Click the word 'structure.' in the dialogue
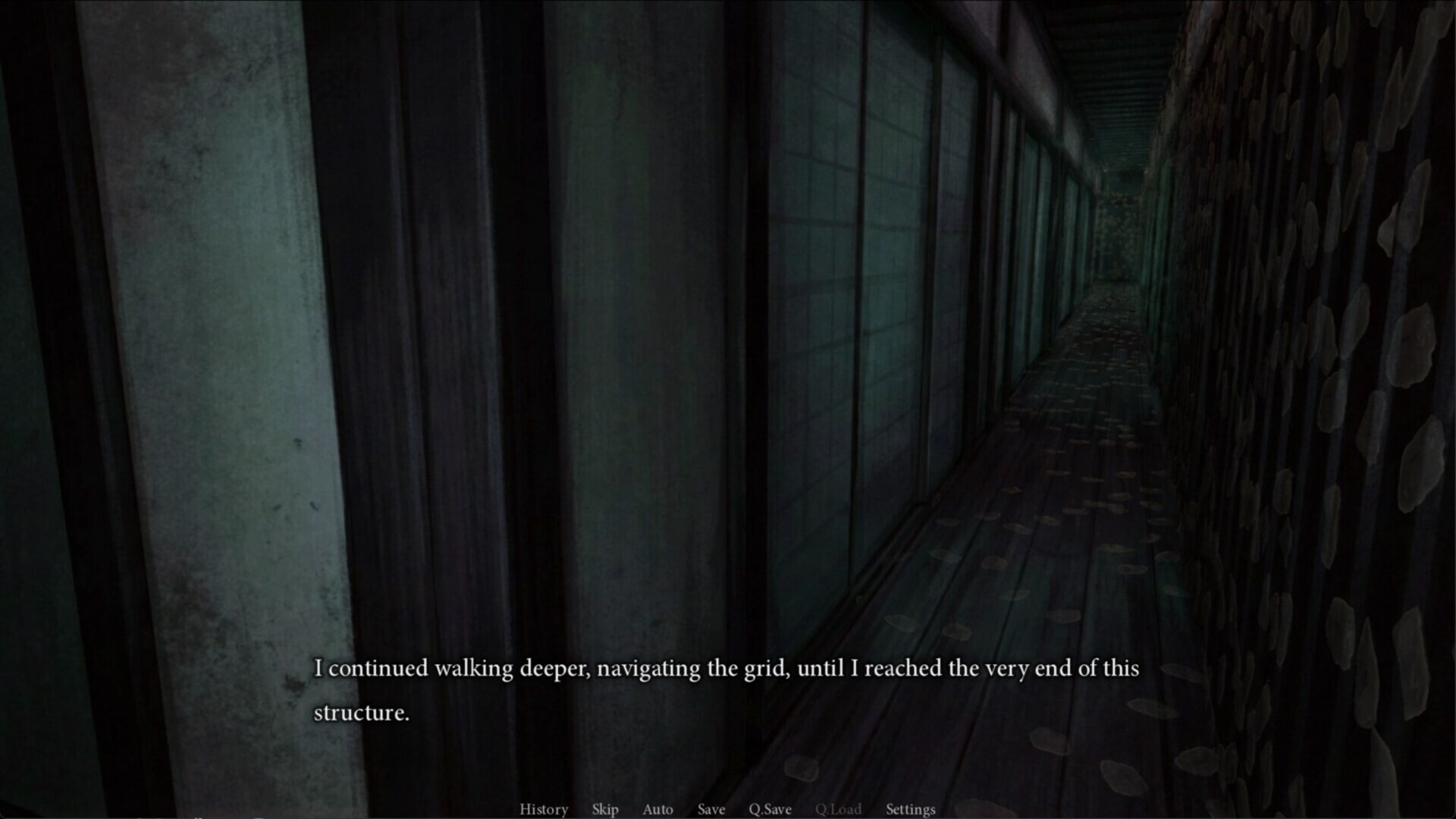Screen dimensions: 1456x819 362,712
